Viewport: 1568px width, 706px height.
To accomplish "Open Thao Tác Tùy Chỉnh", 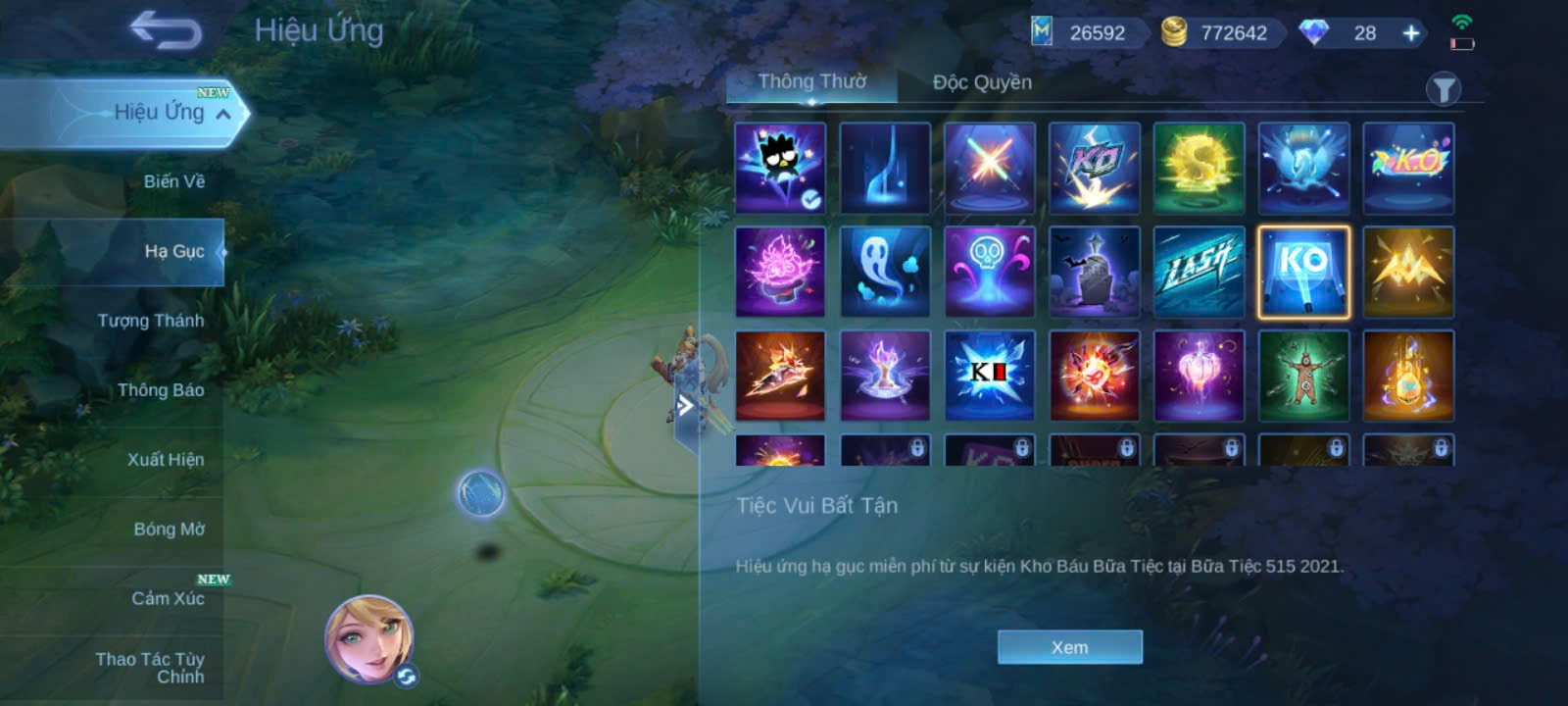I will [151, 668].
